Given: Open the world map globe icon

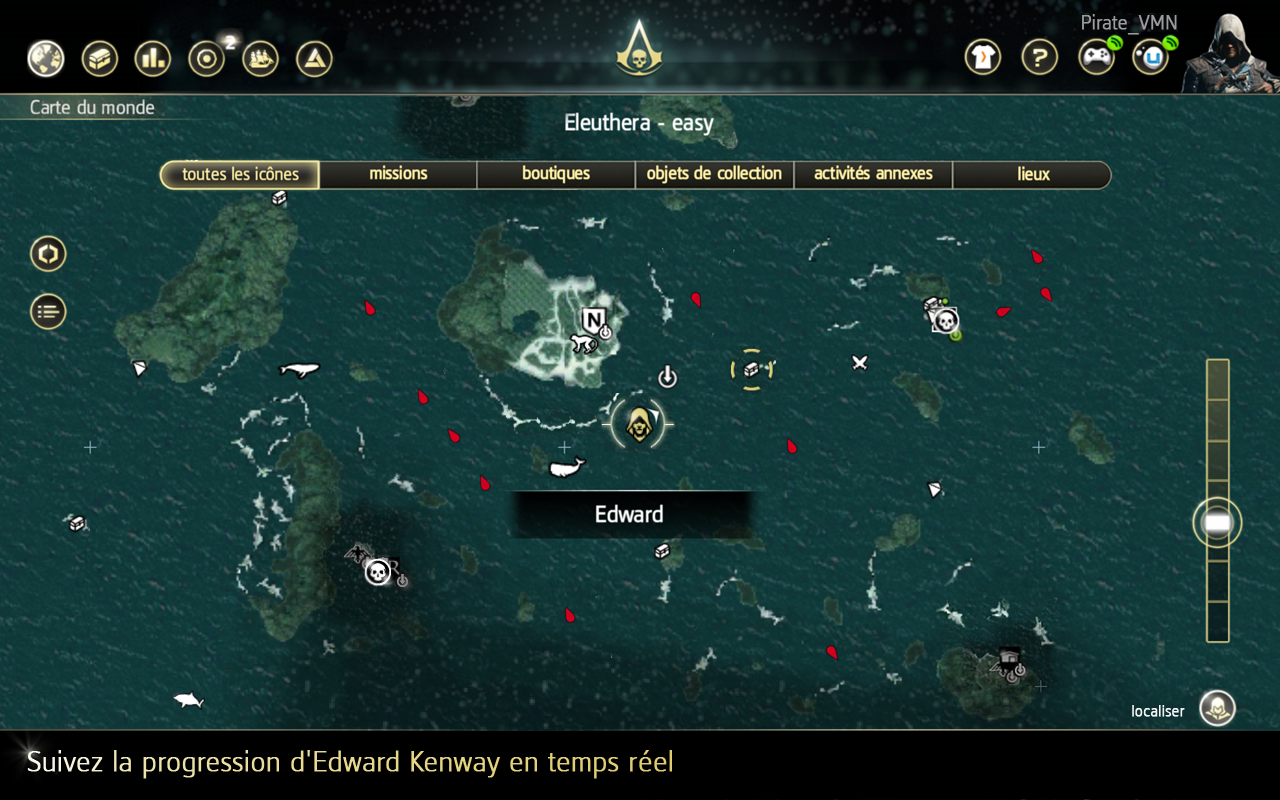Looking at the screenshot, I should pos(46,58).
